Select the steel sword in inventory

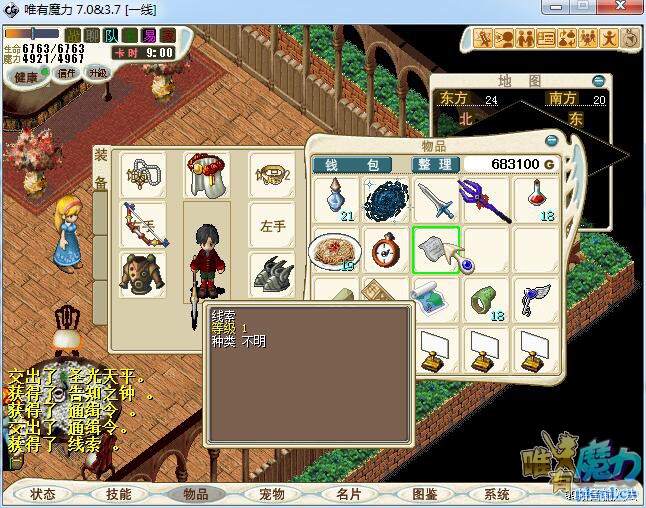pyautogui.click(x=436, y=200)
